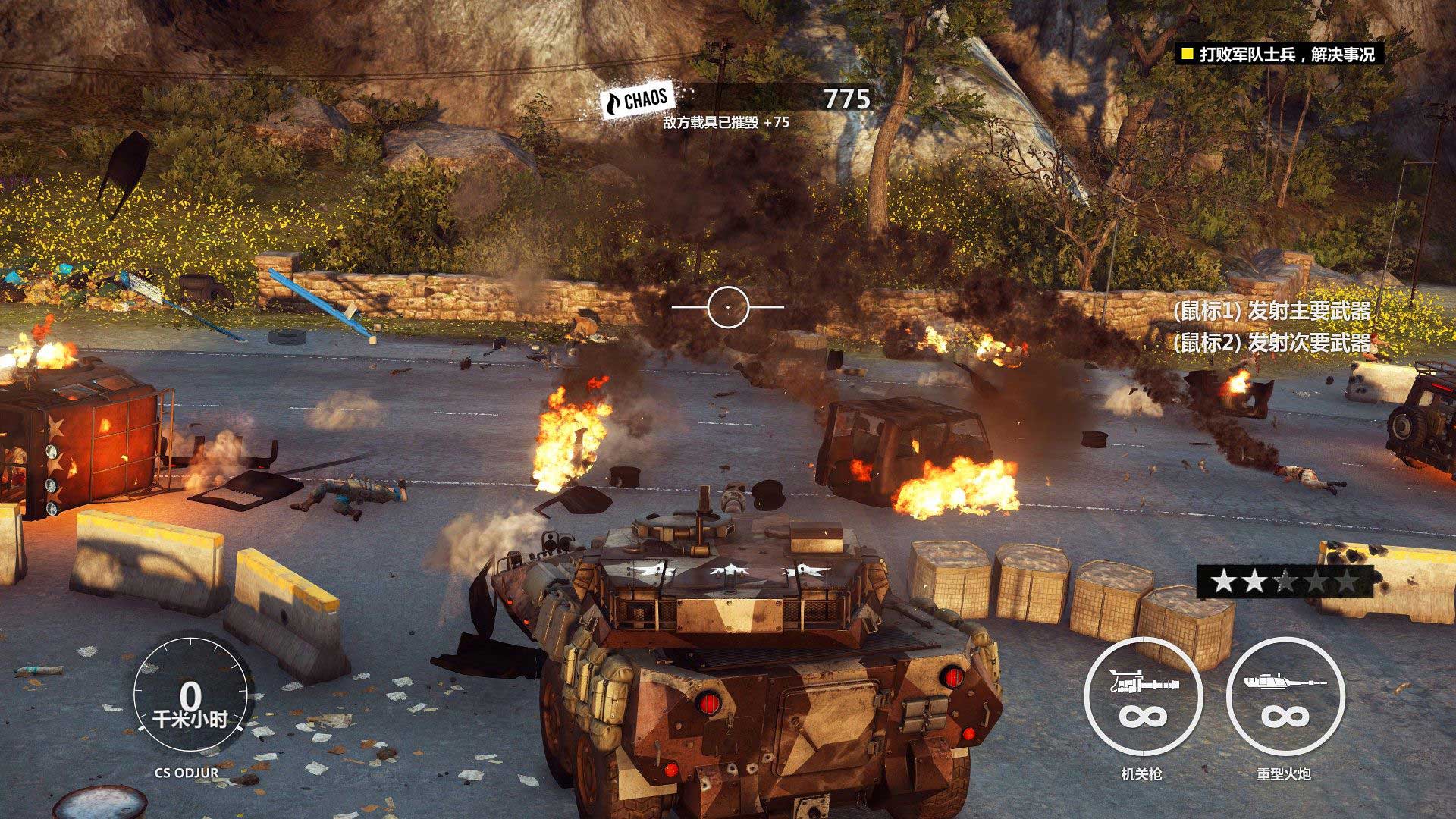
Task: Click the Chaos flame logo
Action: click(635, 101)
